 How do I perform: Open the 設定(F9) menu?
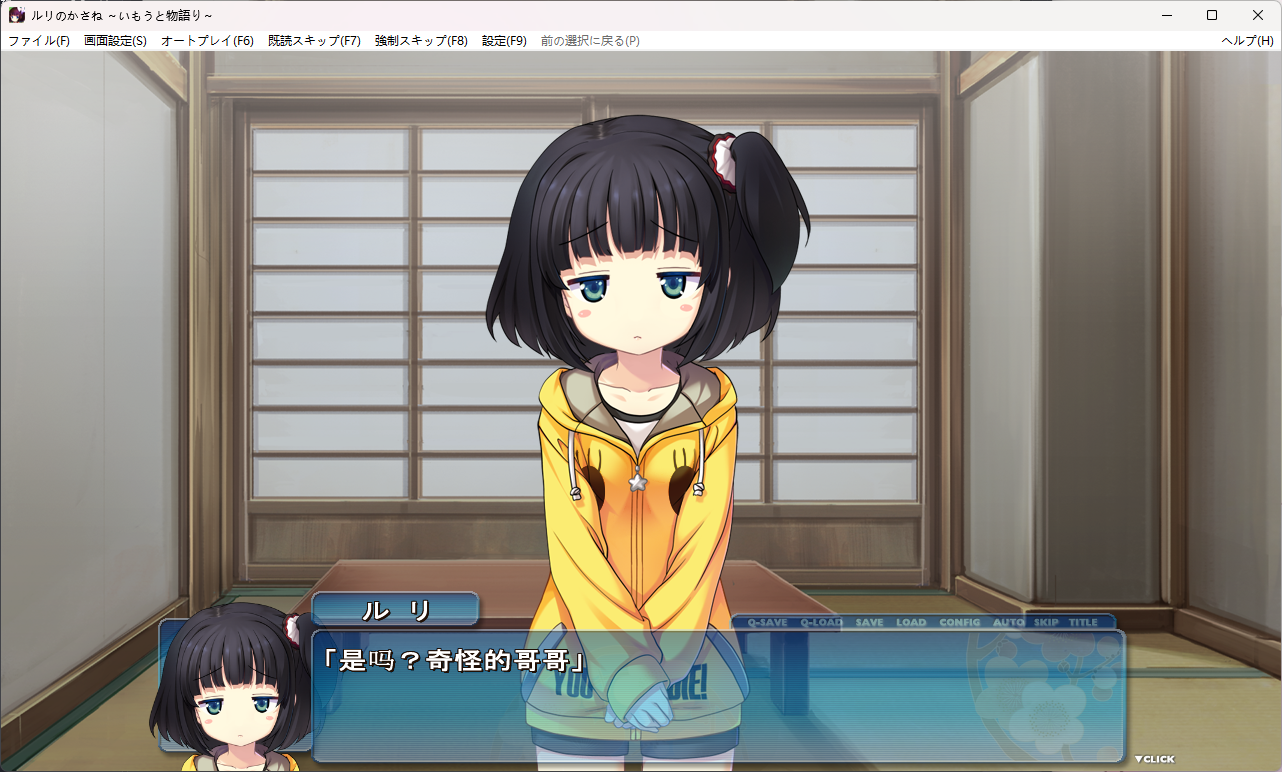[x=504, y=41]
